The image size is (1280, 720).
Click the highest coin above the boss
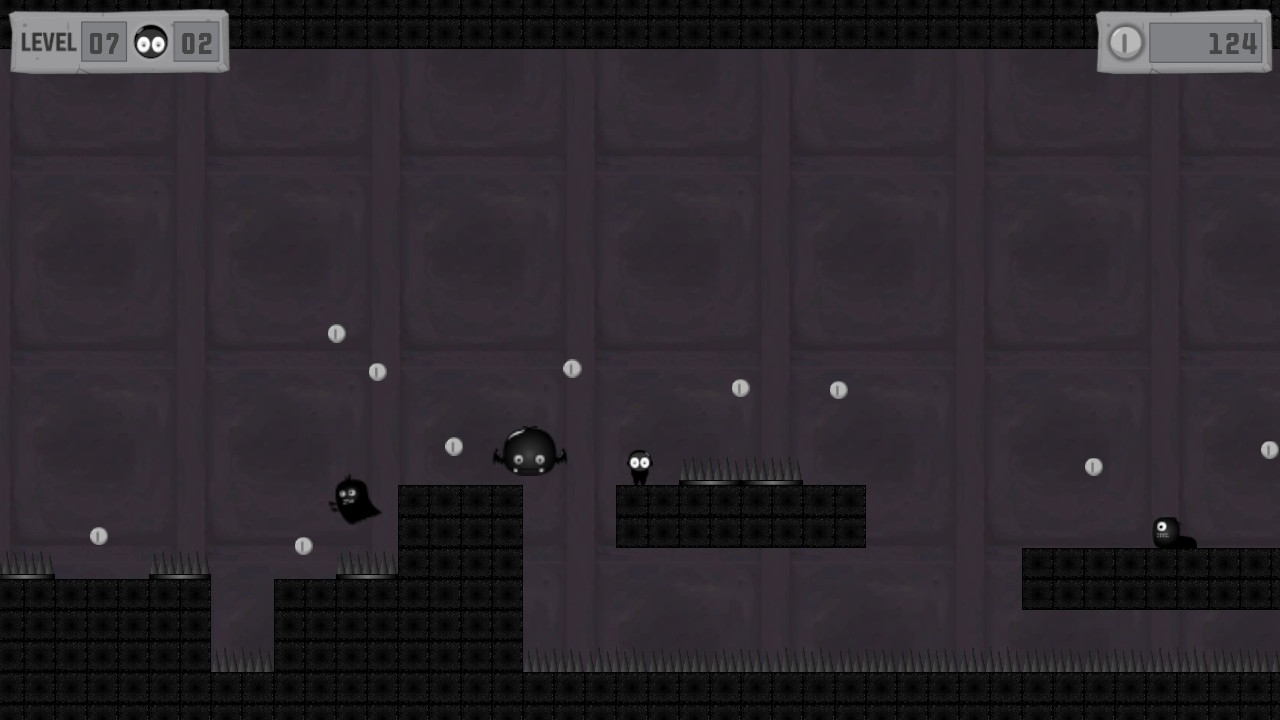point(337,333)
